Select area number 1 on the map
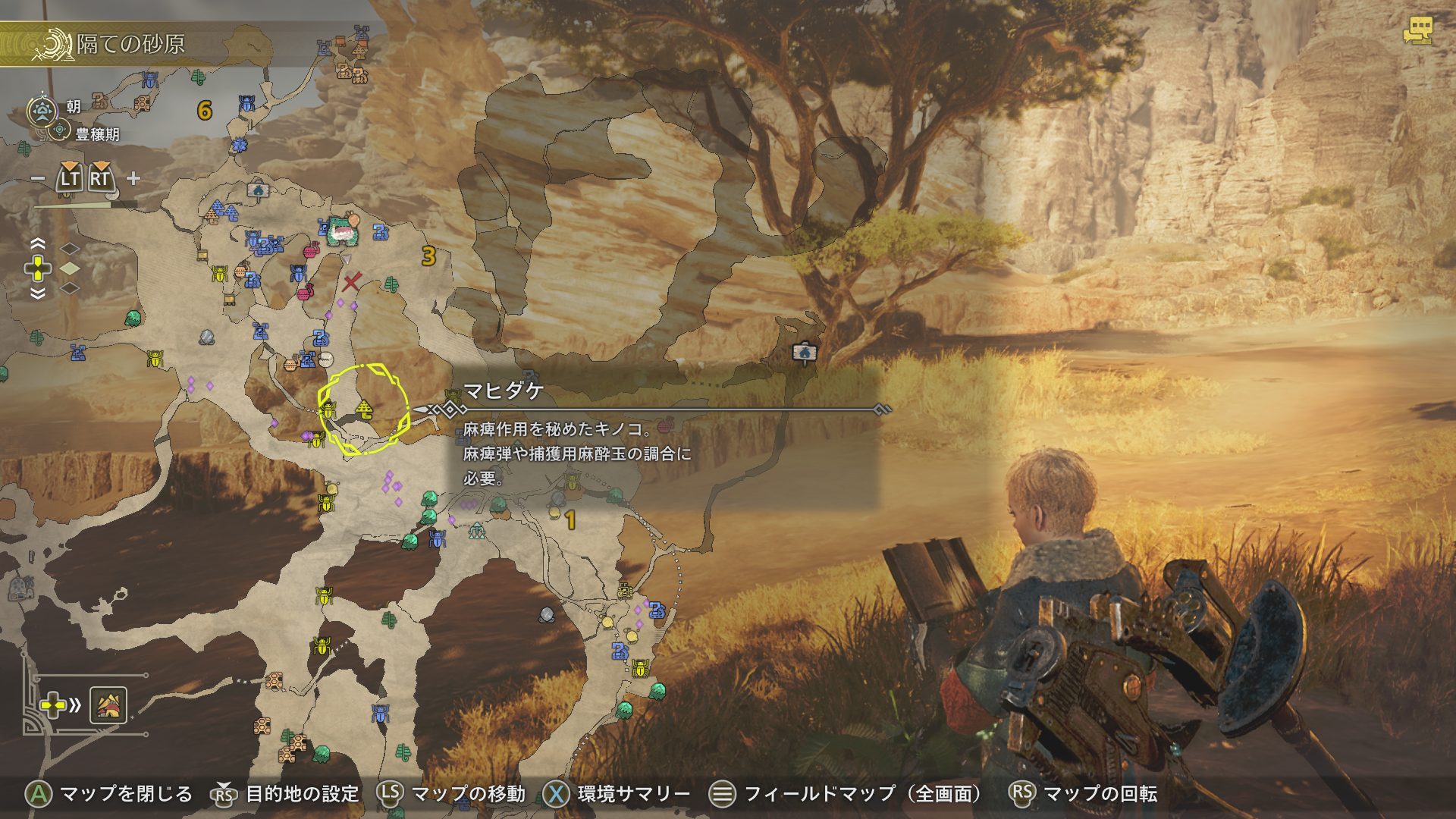1456x819 pixels. coord(570,520)
